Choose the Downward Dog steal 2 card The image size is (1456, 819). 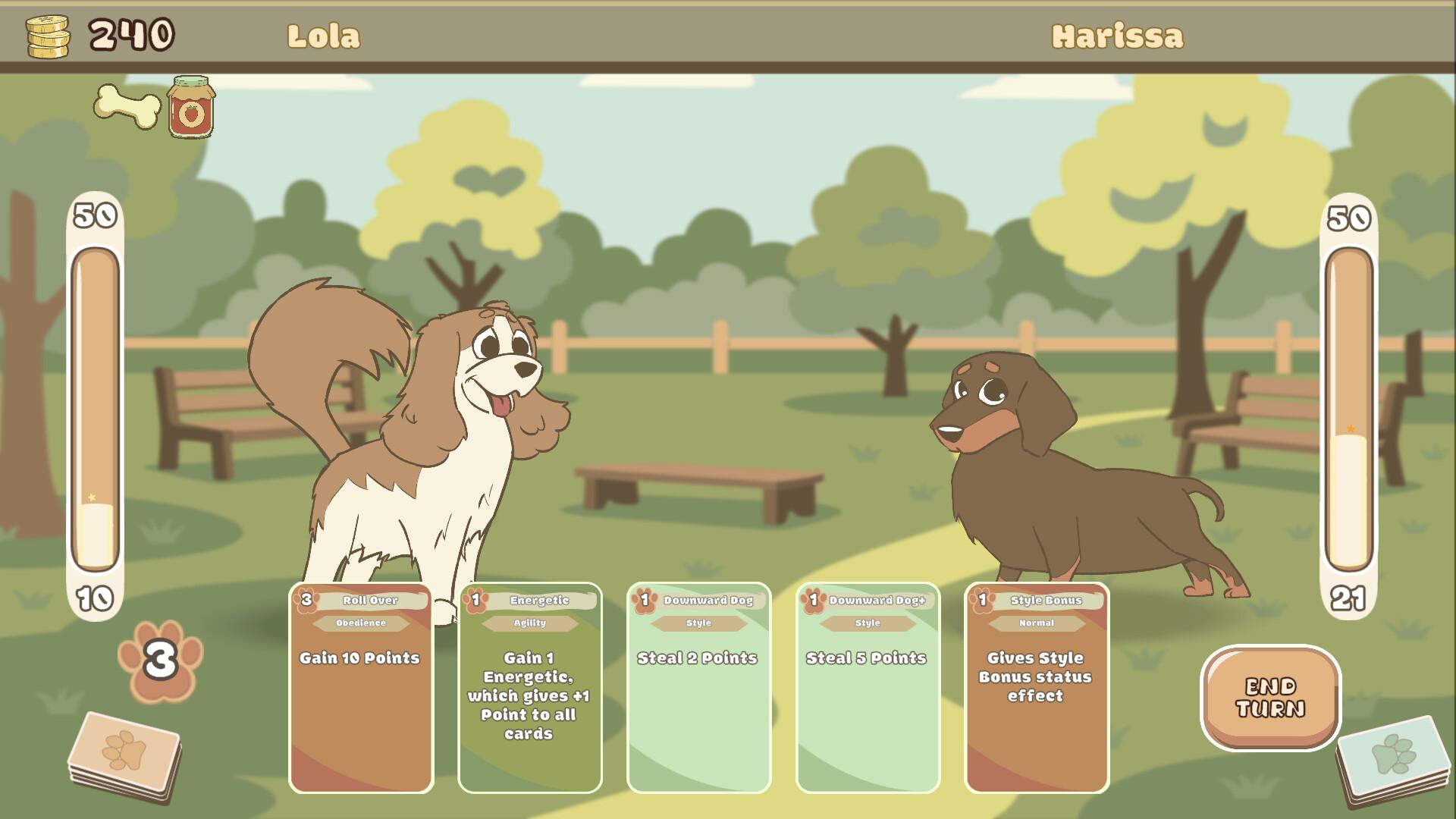point(698,687)
